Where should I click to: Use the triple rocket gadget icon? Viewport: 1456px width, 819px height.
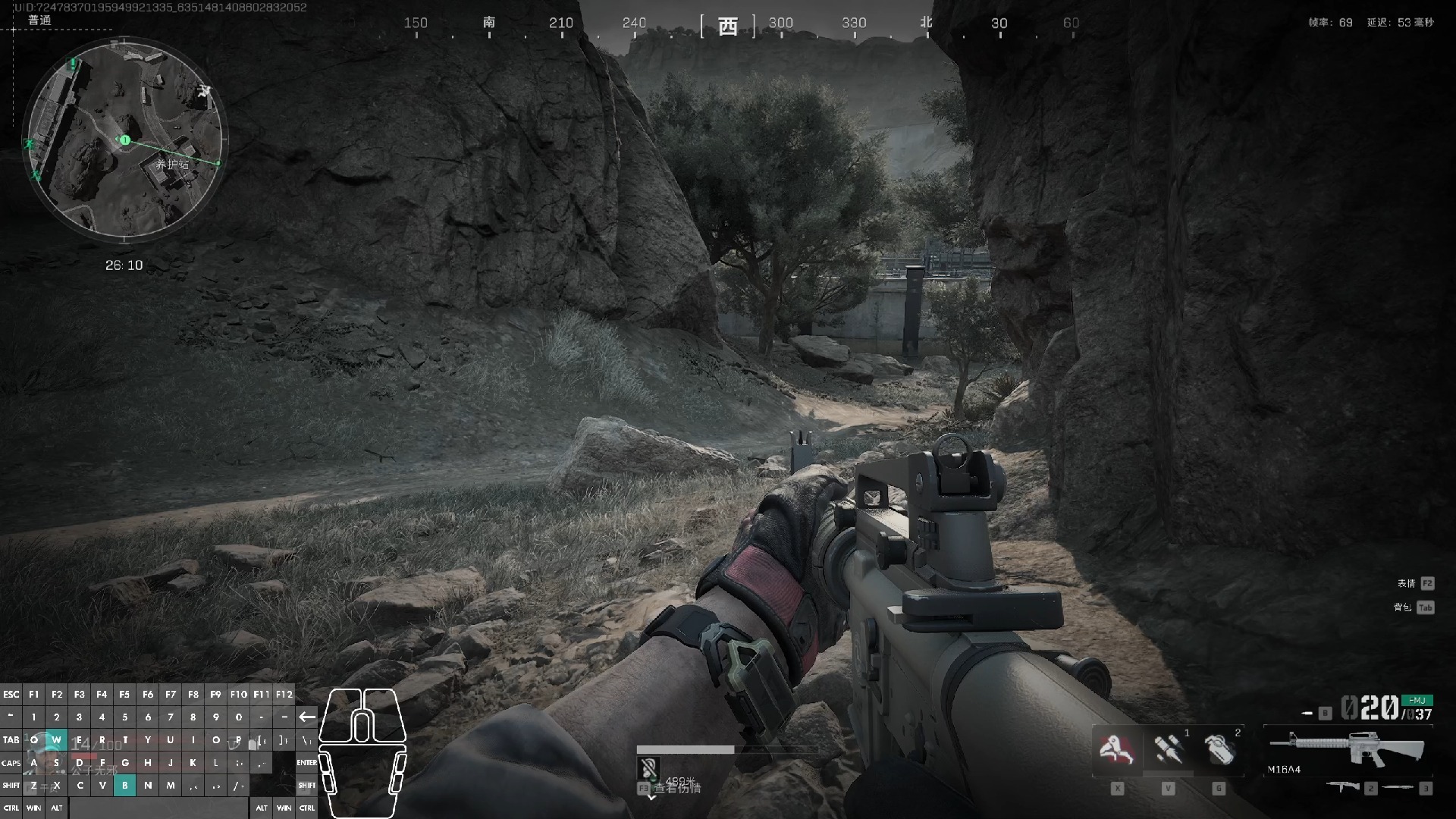[1168, 750]
